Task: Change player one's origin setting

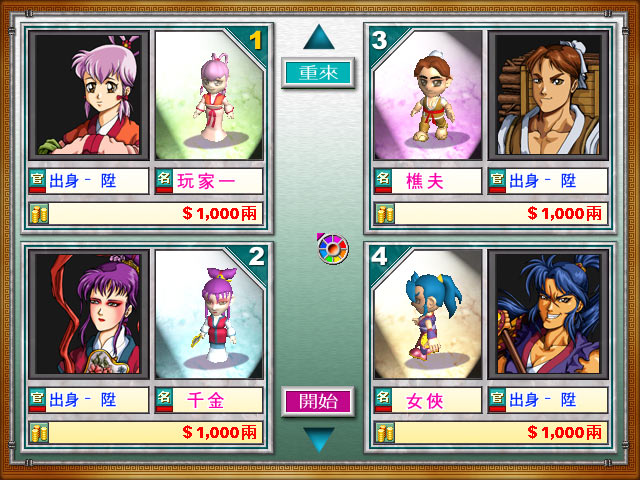Action: pos(90,181)
